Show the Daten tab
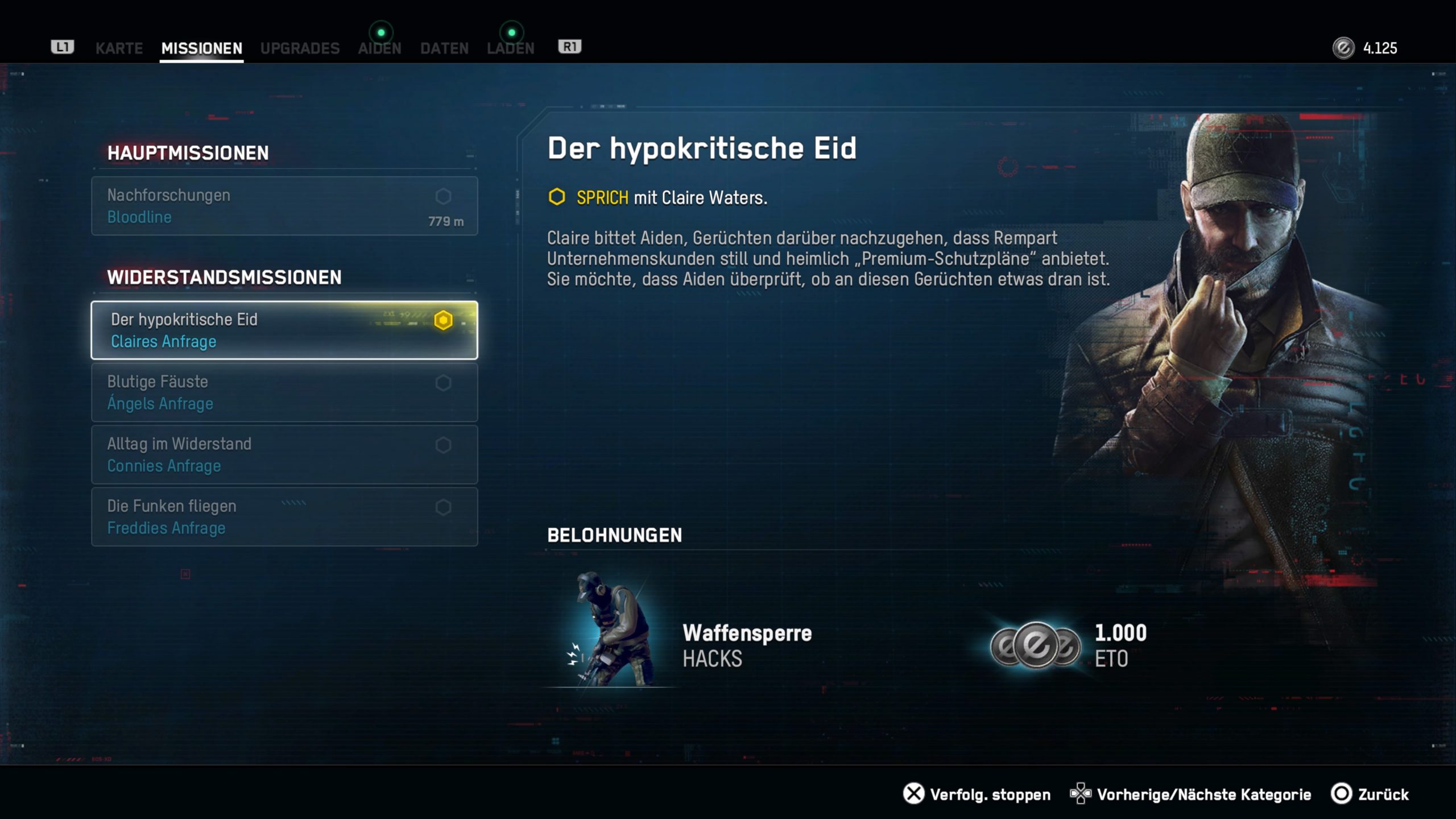1456x819 pixels. click(x=444, y=48)
